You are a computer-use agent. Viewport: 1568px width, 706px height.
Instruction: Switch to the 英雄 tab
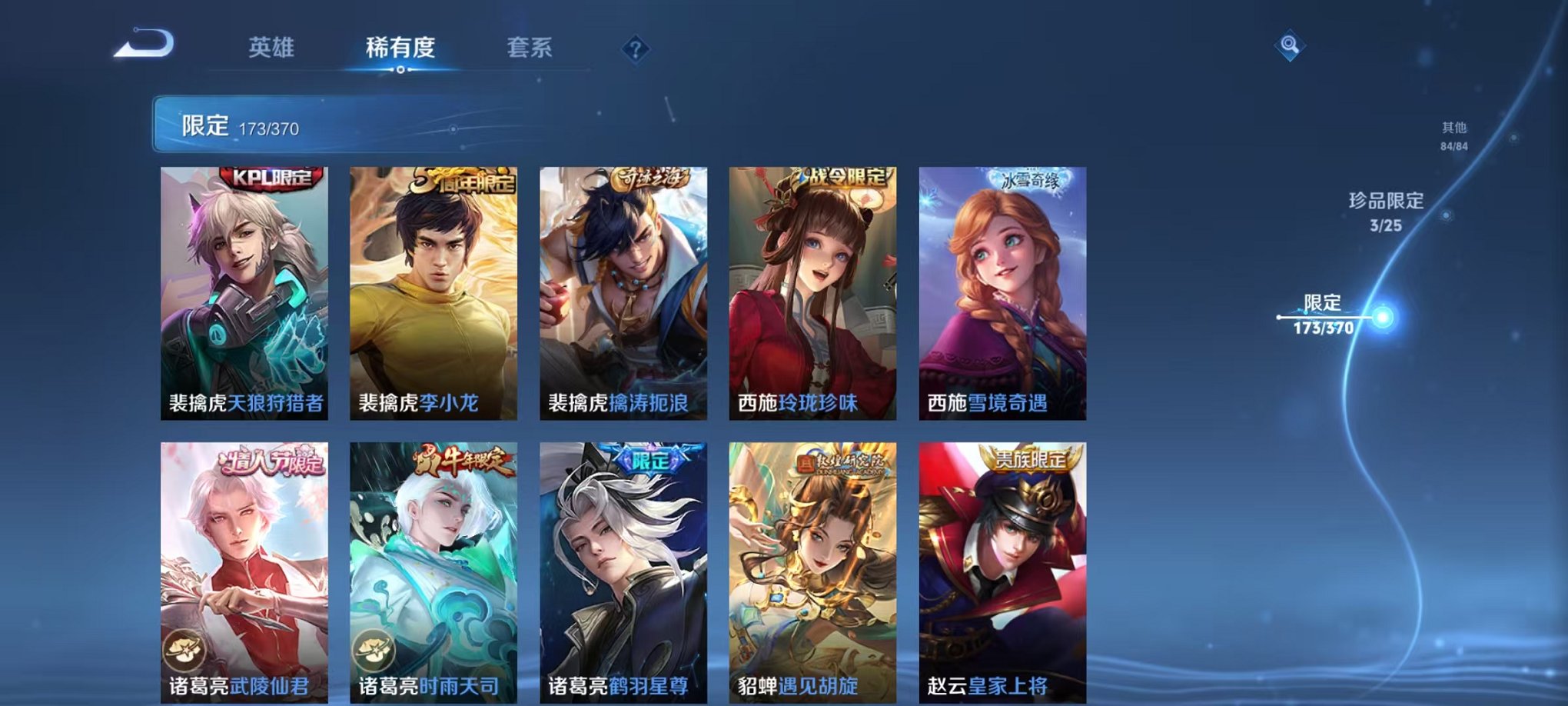[x=273, y=48]
